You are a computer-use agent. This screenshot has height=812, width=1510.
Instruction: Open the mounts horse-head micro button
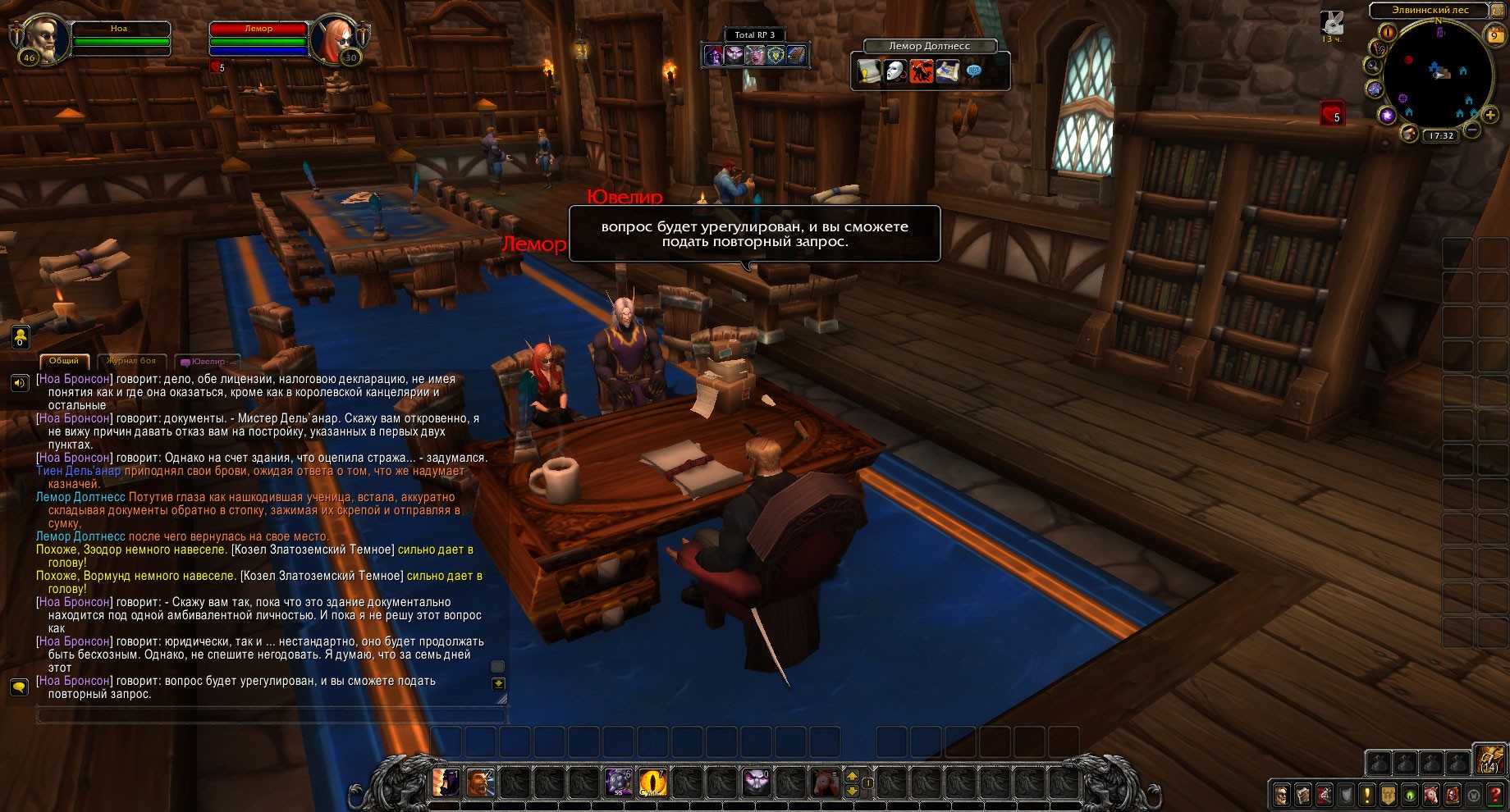click(1430, 795)
